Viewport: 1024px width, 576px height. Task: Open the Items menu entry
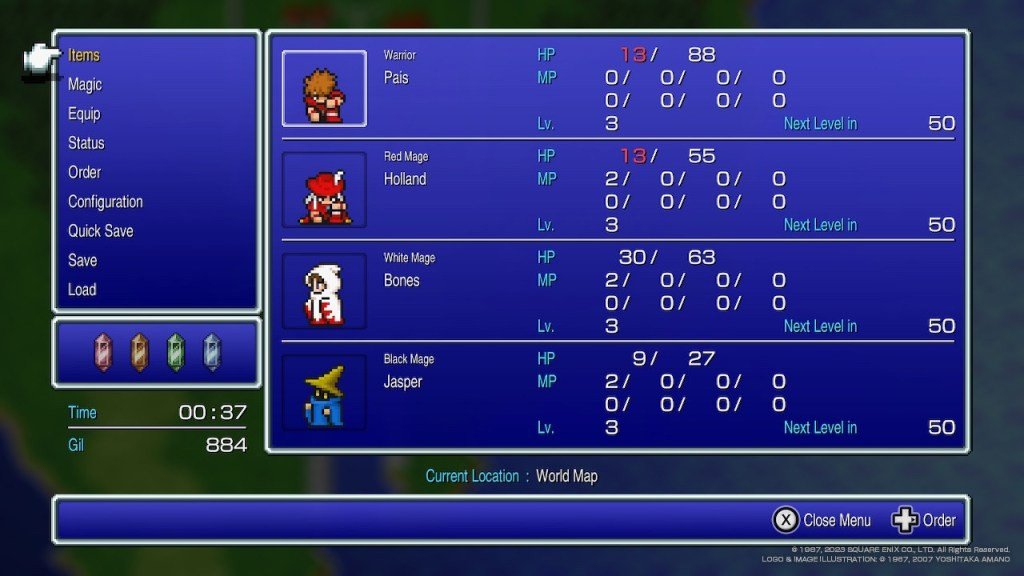[84, 56]
